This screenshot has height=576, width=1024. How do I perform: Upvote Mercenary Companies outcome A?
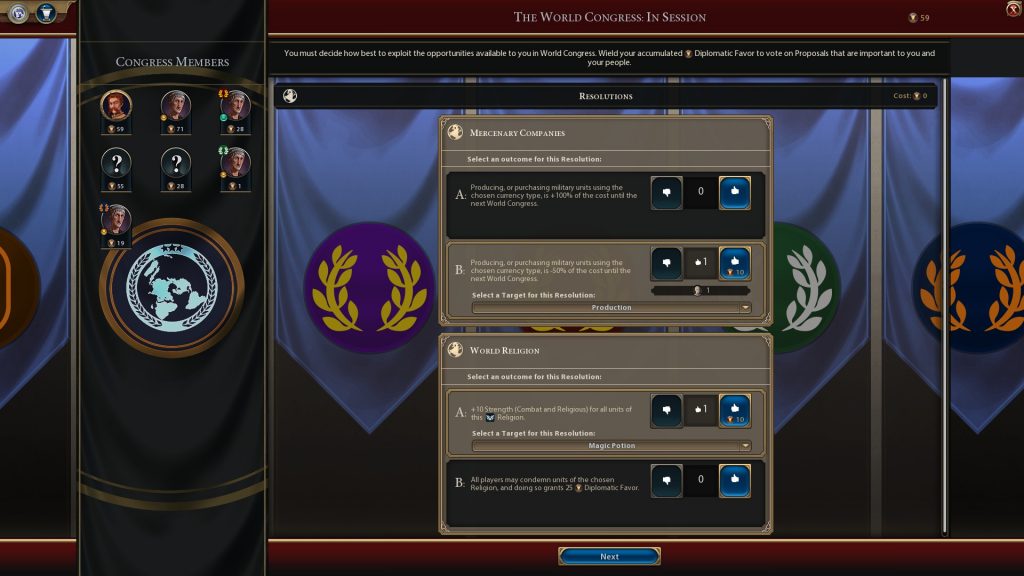click(x=734, y=192)
